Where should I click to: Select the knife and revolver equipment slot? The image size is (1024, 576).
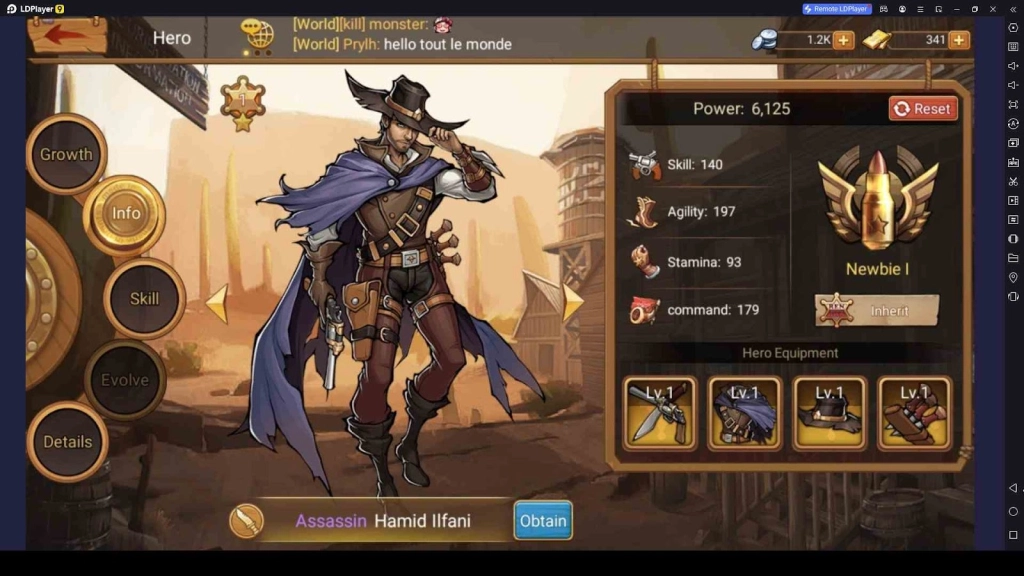pos(661,412)
